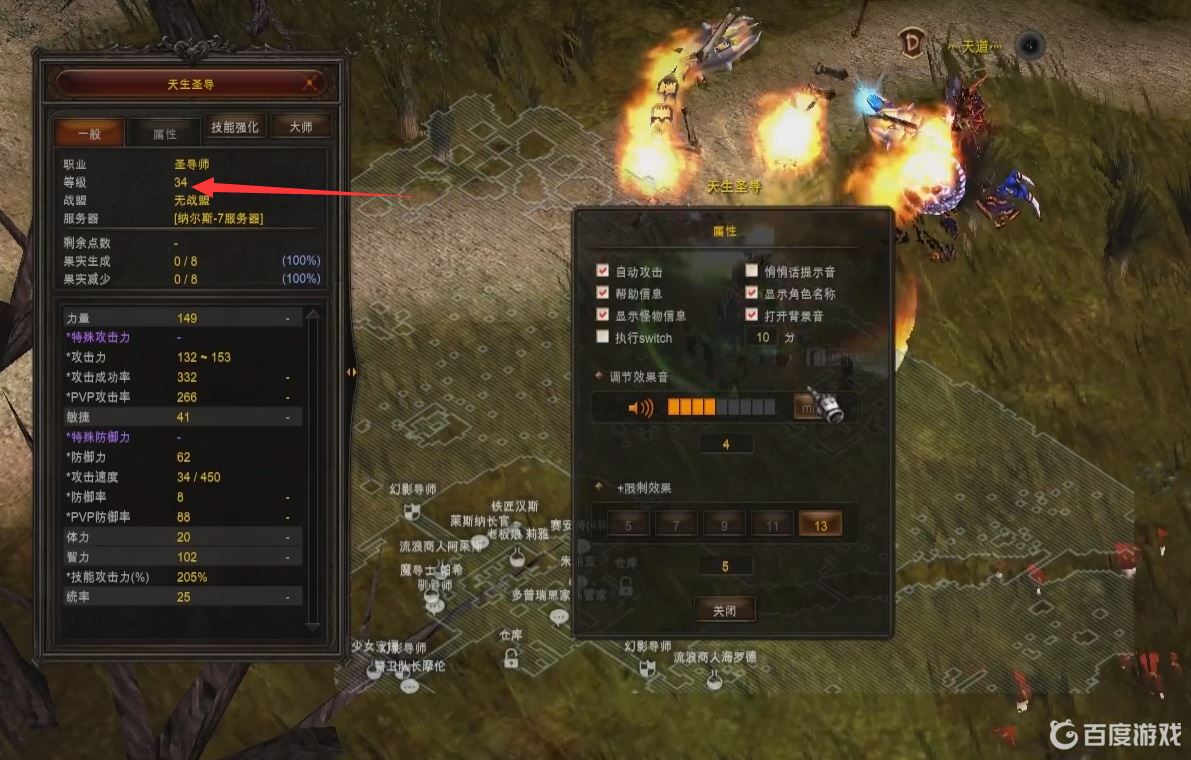Toggle the 自动攻击 checkbox
Viewport: 1191px width, 760px height.
coord(602,271)
